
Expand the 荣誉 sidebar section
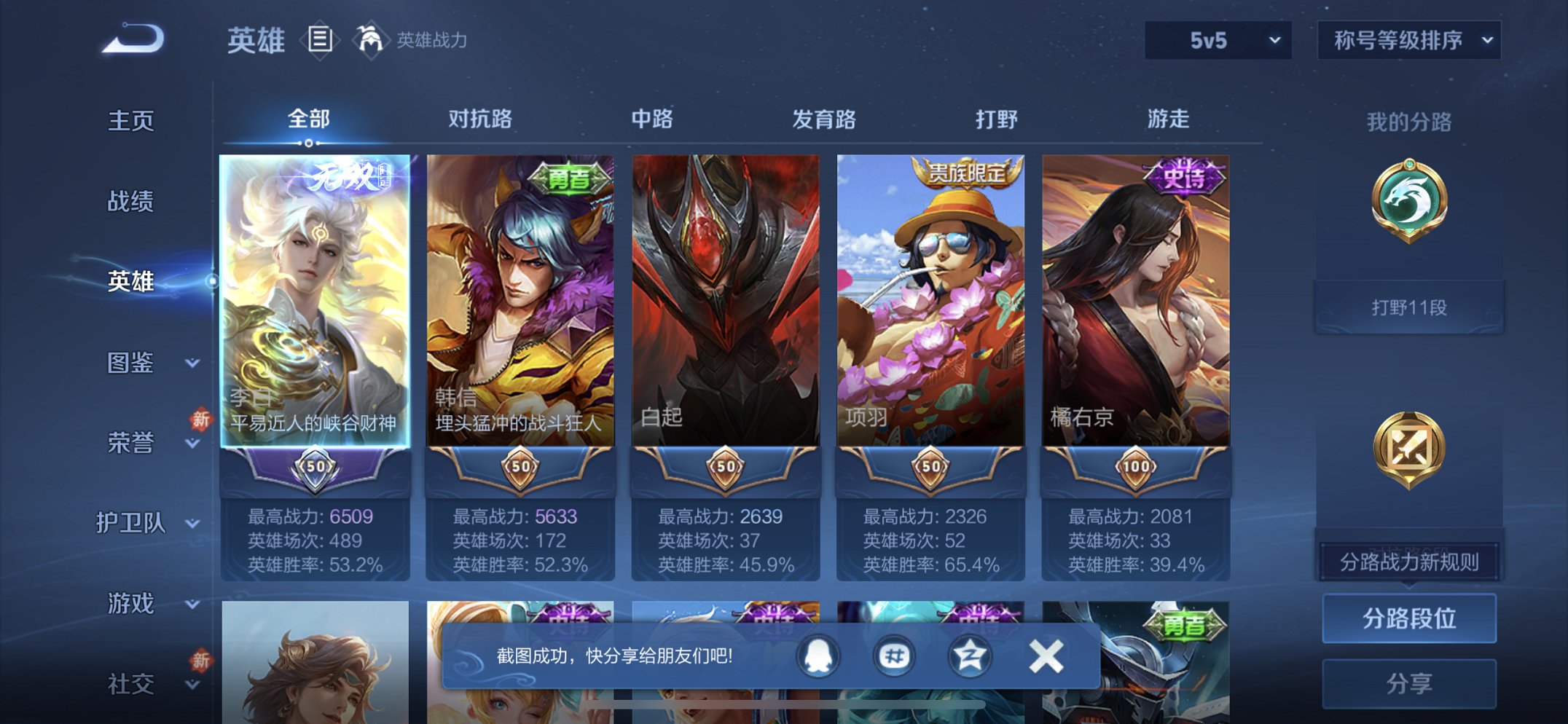click(x=135, y=442)
